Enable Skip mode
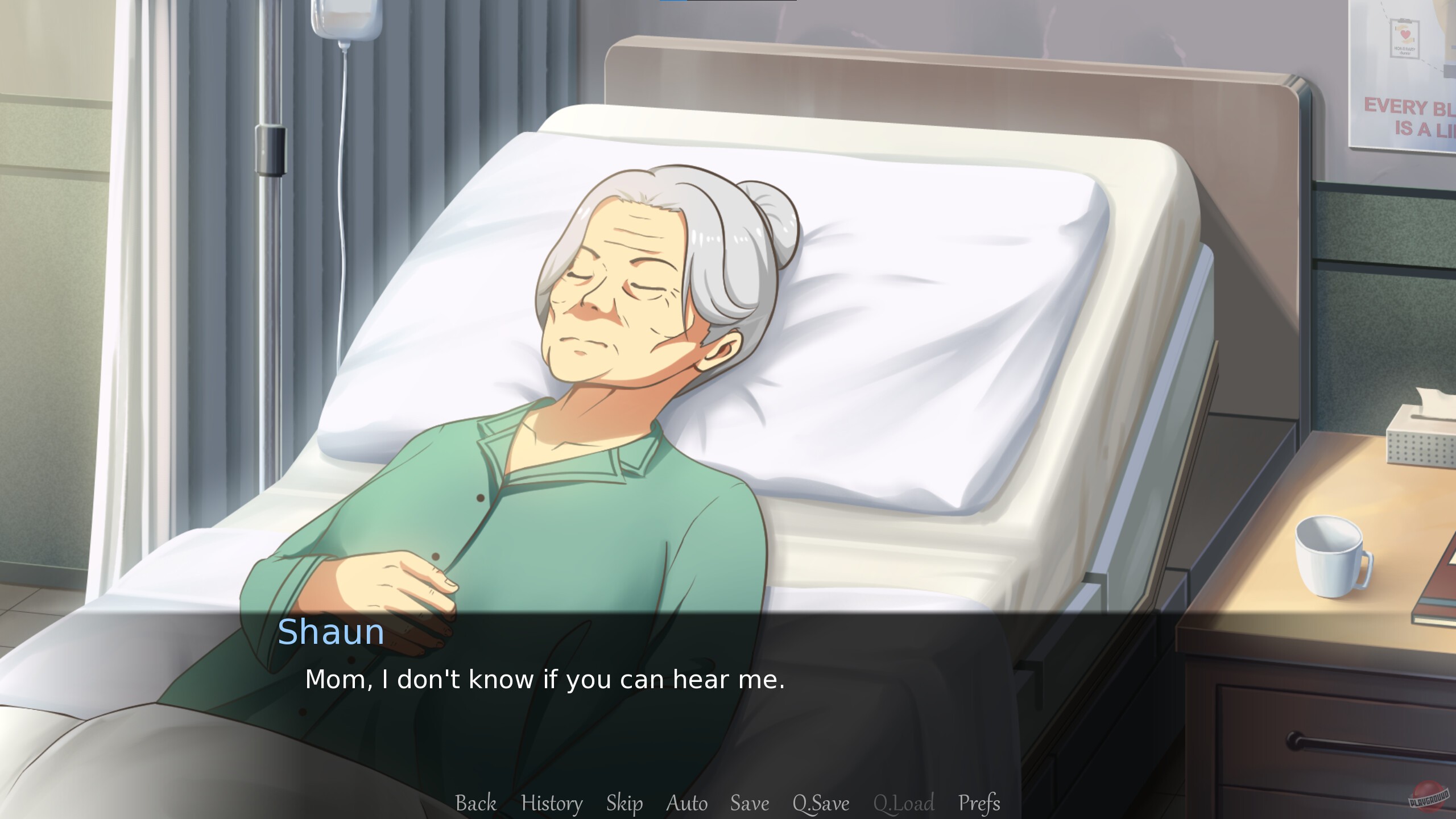Image resolution: width=1456 pixels, height=819 pixels. (x=624, y=804)
